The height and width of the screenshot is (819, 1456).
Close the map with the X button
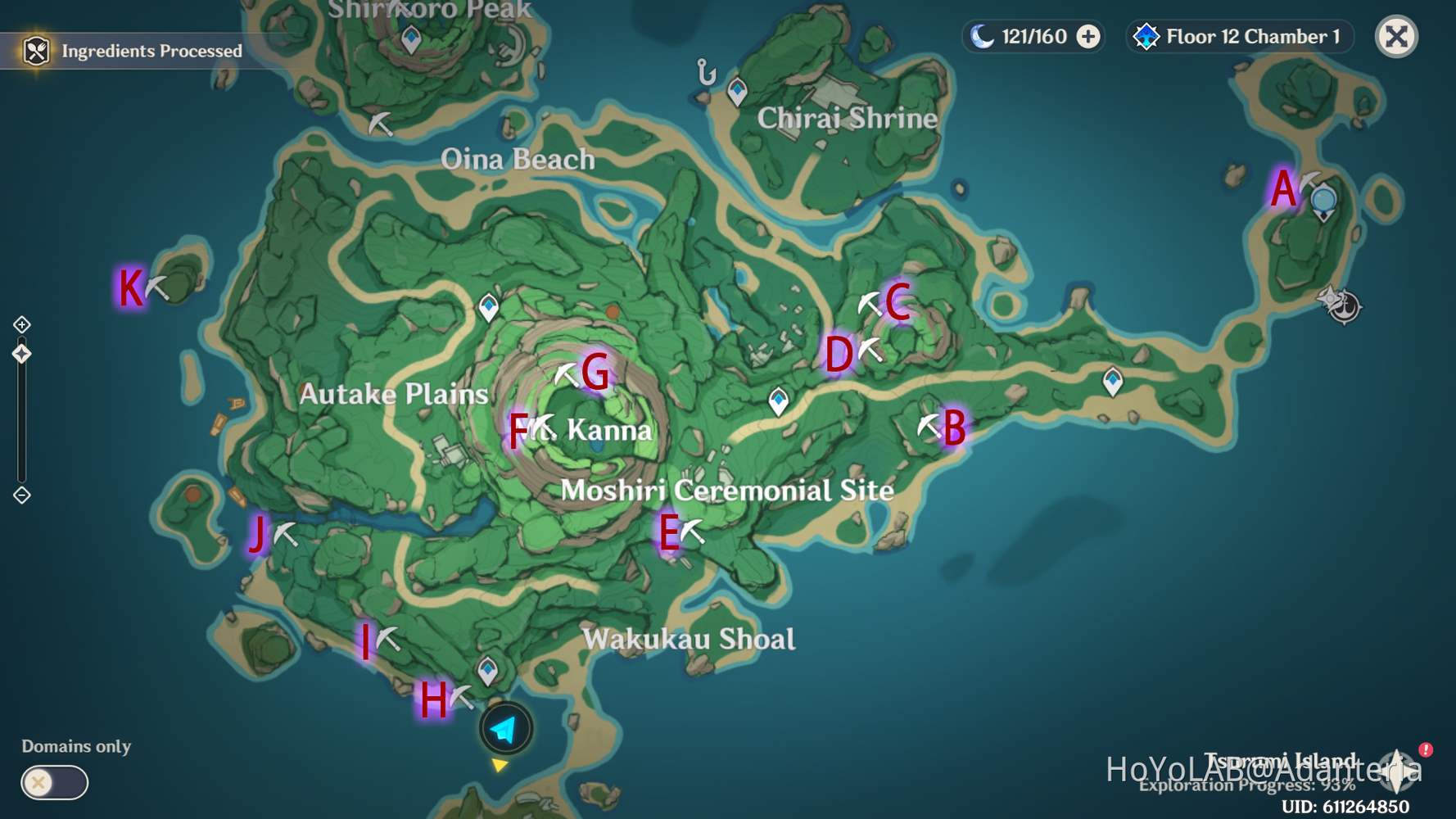[1396, 36]
